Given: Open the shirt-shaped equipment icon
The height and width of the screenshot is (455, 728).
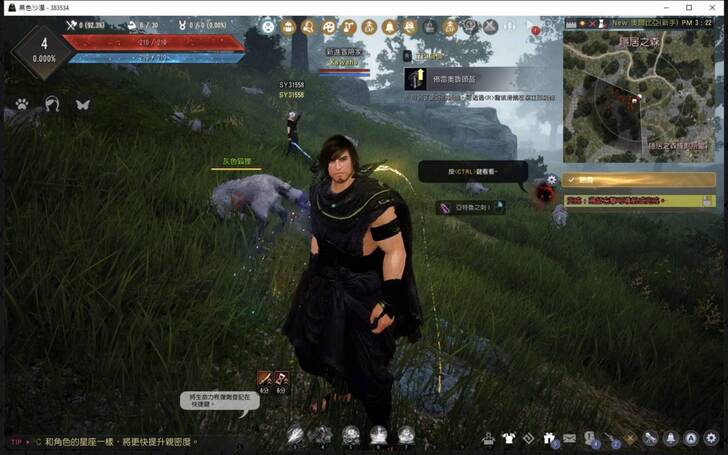Looking at the screenshot, I should [x=508, y=437].
